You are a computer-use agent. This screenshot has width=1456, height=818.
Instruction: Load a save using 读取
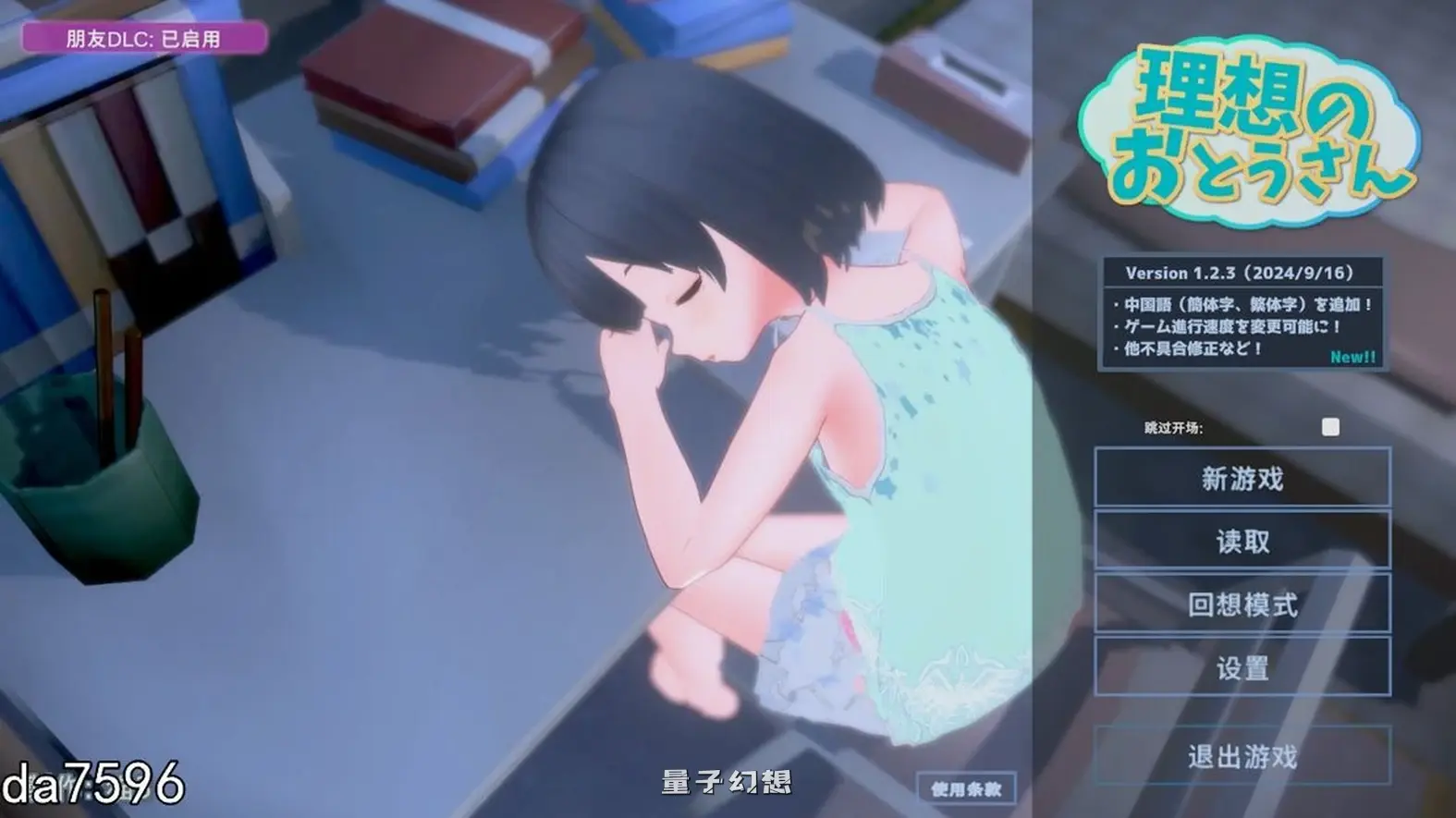click(x=1241, y=542)
